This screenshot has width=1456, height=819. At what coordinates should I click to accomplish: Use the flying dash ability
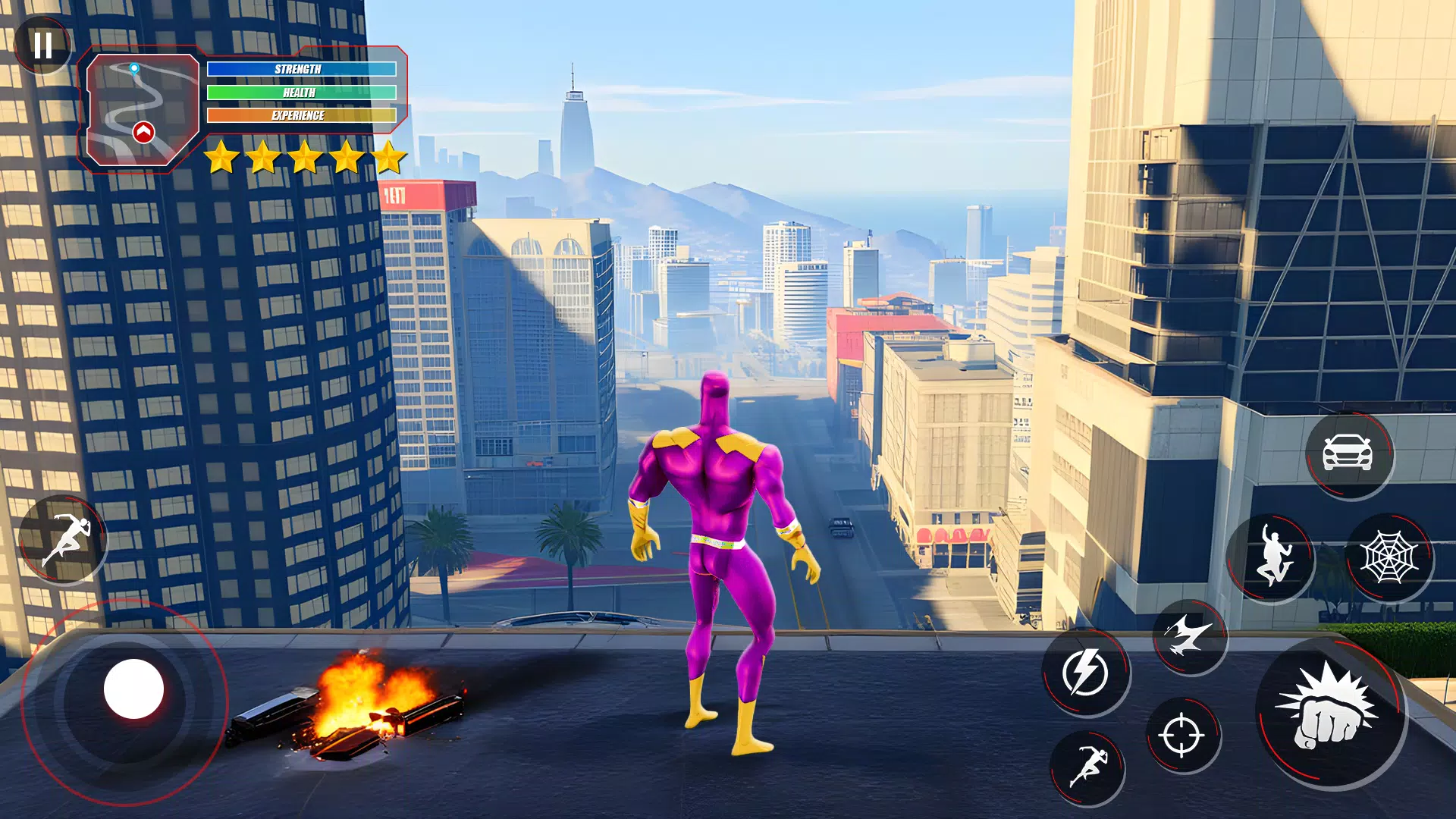1189,635
